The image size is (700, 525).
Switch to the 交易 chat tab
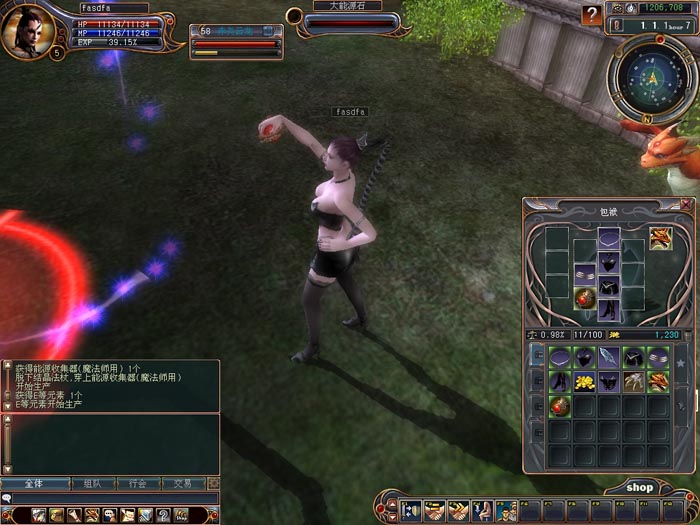point(184,483)
